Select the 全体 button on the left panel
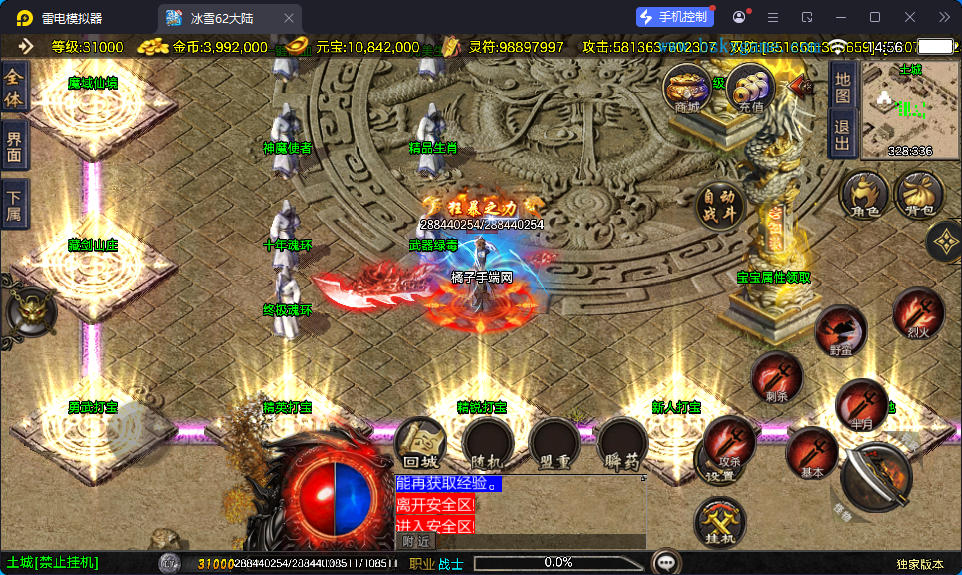Viewport: 962px width, 575px height. [14, 87]
